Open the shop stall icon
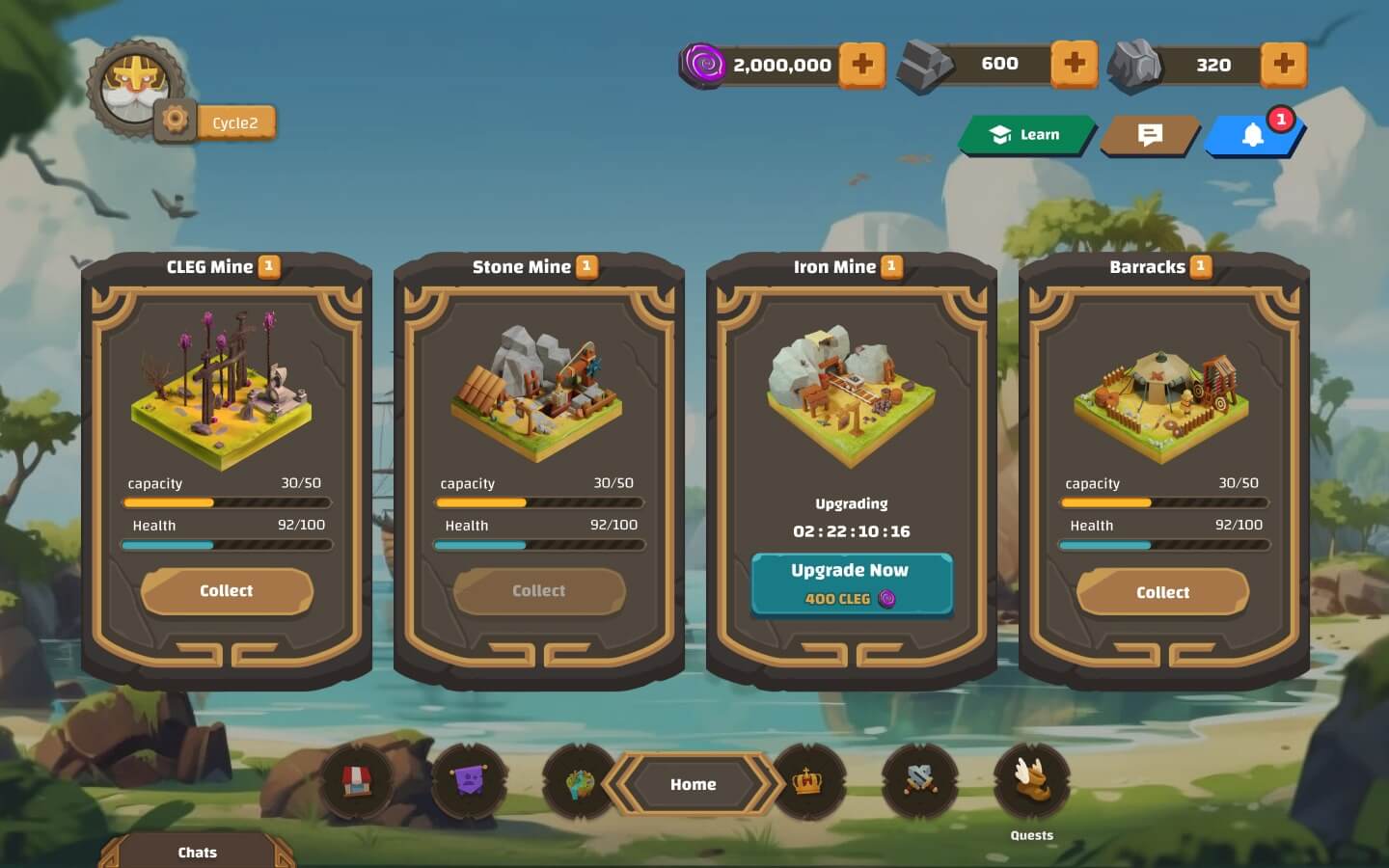Image resolution: width=1389 pixels, height=868 pixels. (x=358, y=780)
